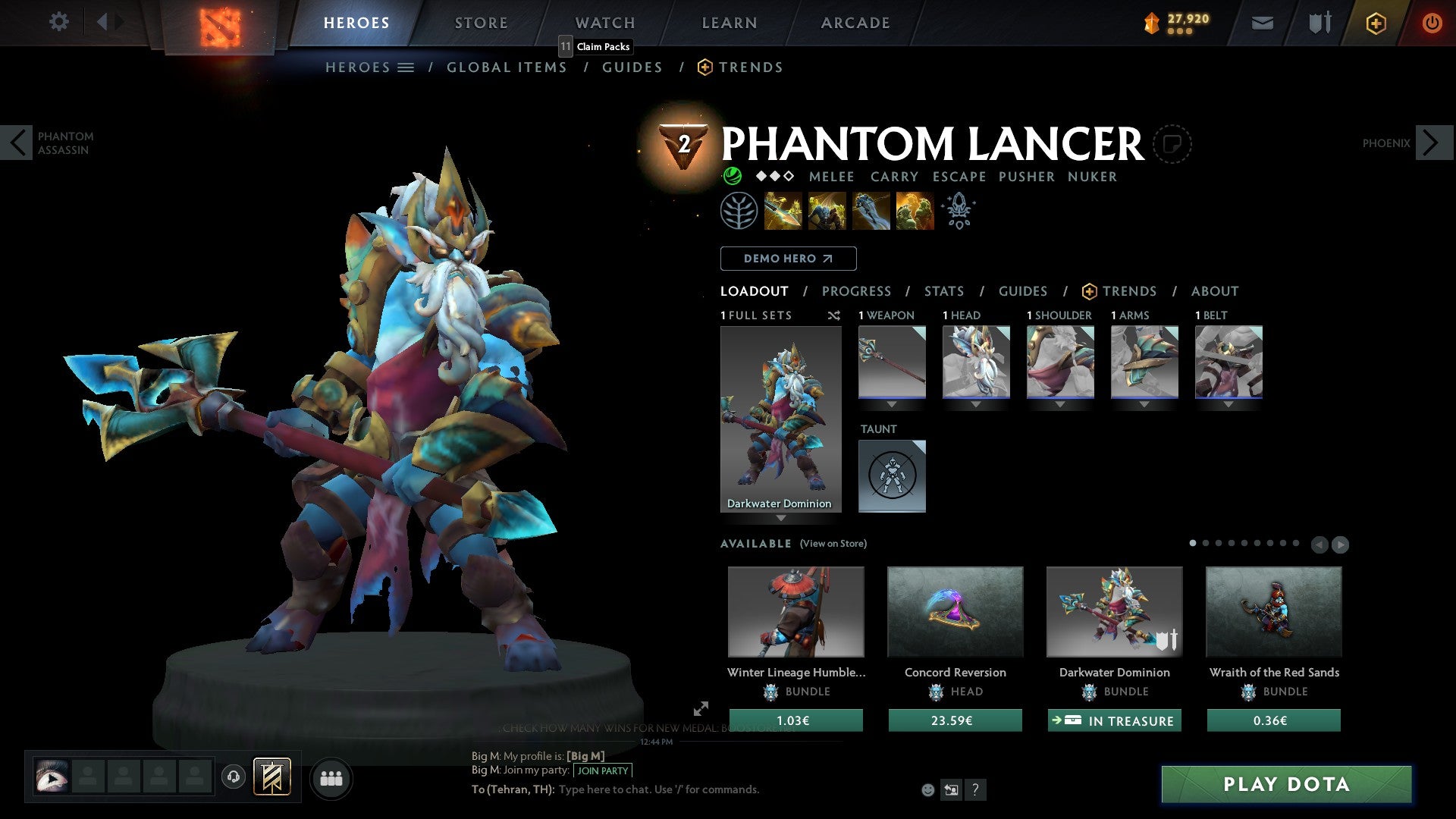Viewport: 1456px width, 819px height.
Task: Open the View on Store link
Action: coord(833,544)
